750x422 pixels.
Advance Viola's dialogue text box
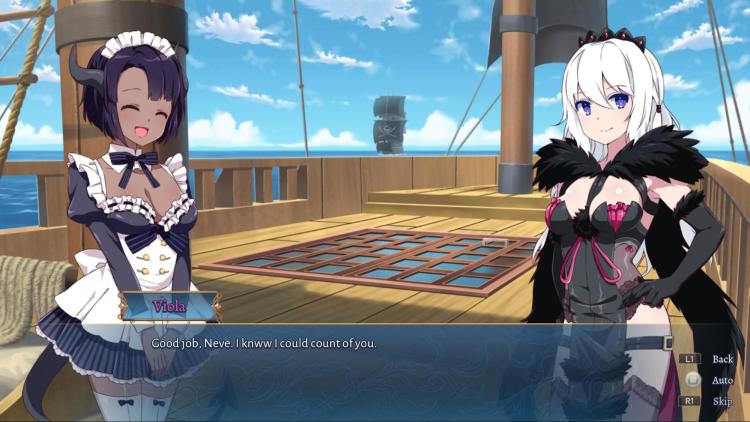click(400, 370)
